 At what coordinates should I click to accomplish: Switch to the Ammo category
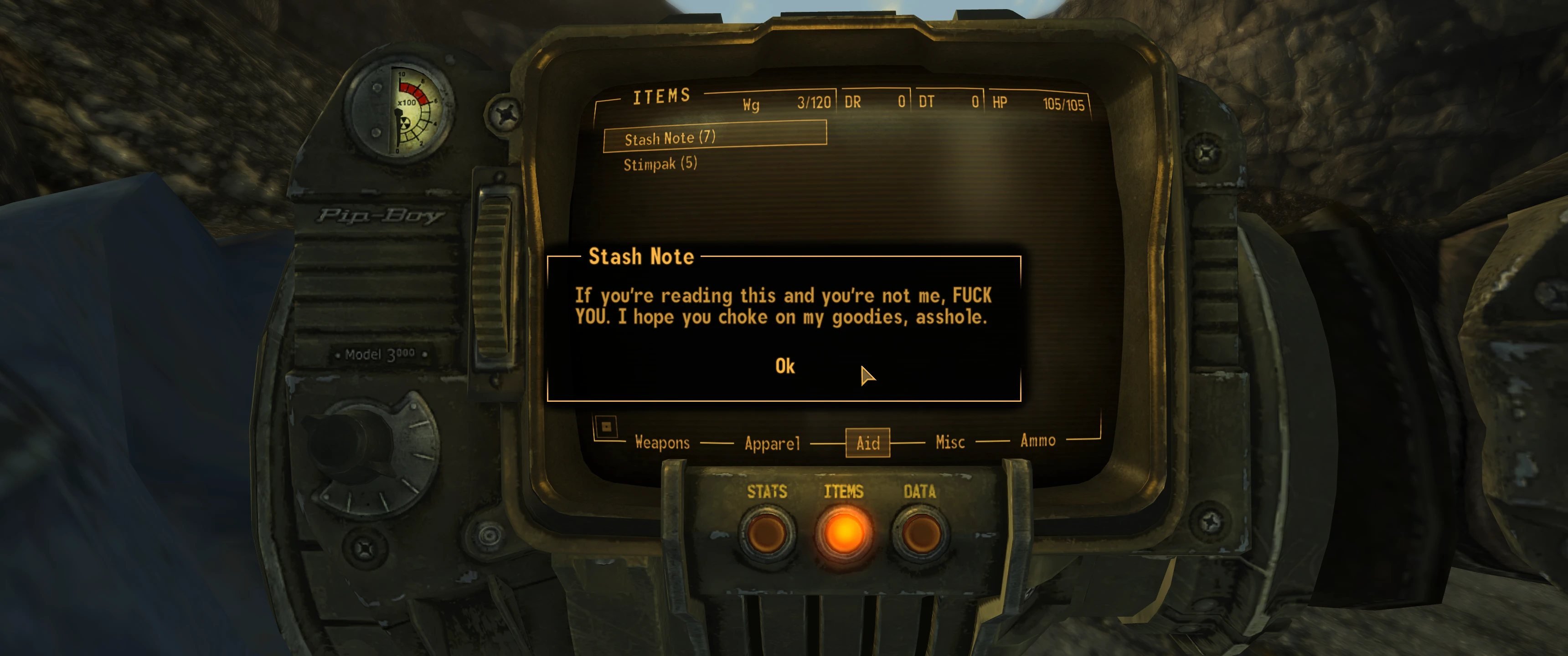(1038, 440)
